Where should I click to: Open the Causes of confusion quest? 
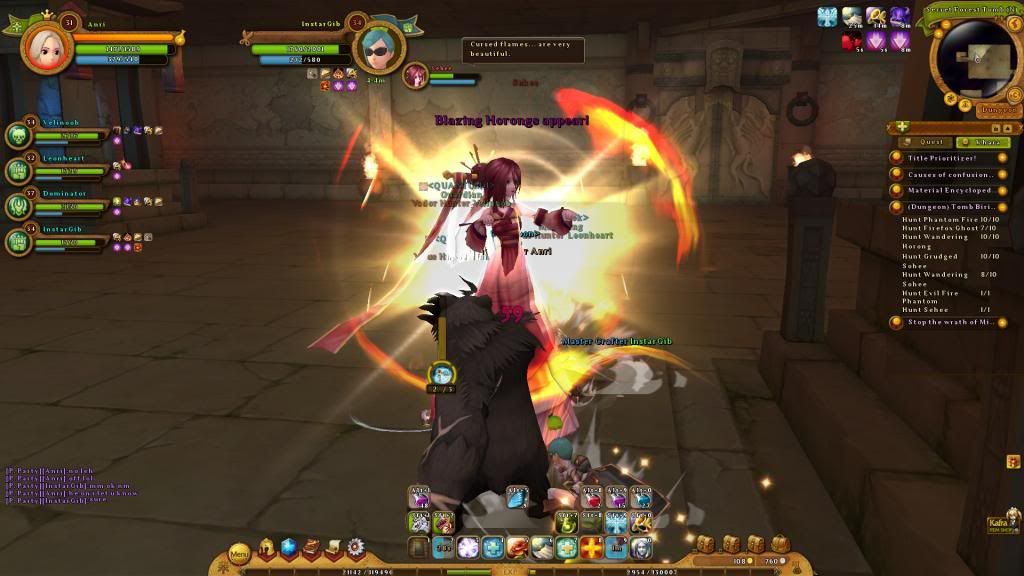pos(949,174)
